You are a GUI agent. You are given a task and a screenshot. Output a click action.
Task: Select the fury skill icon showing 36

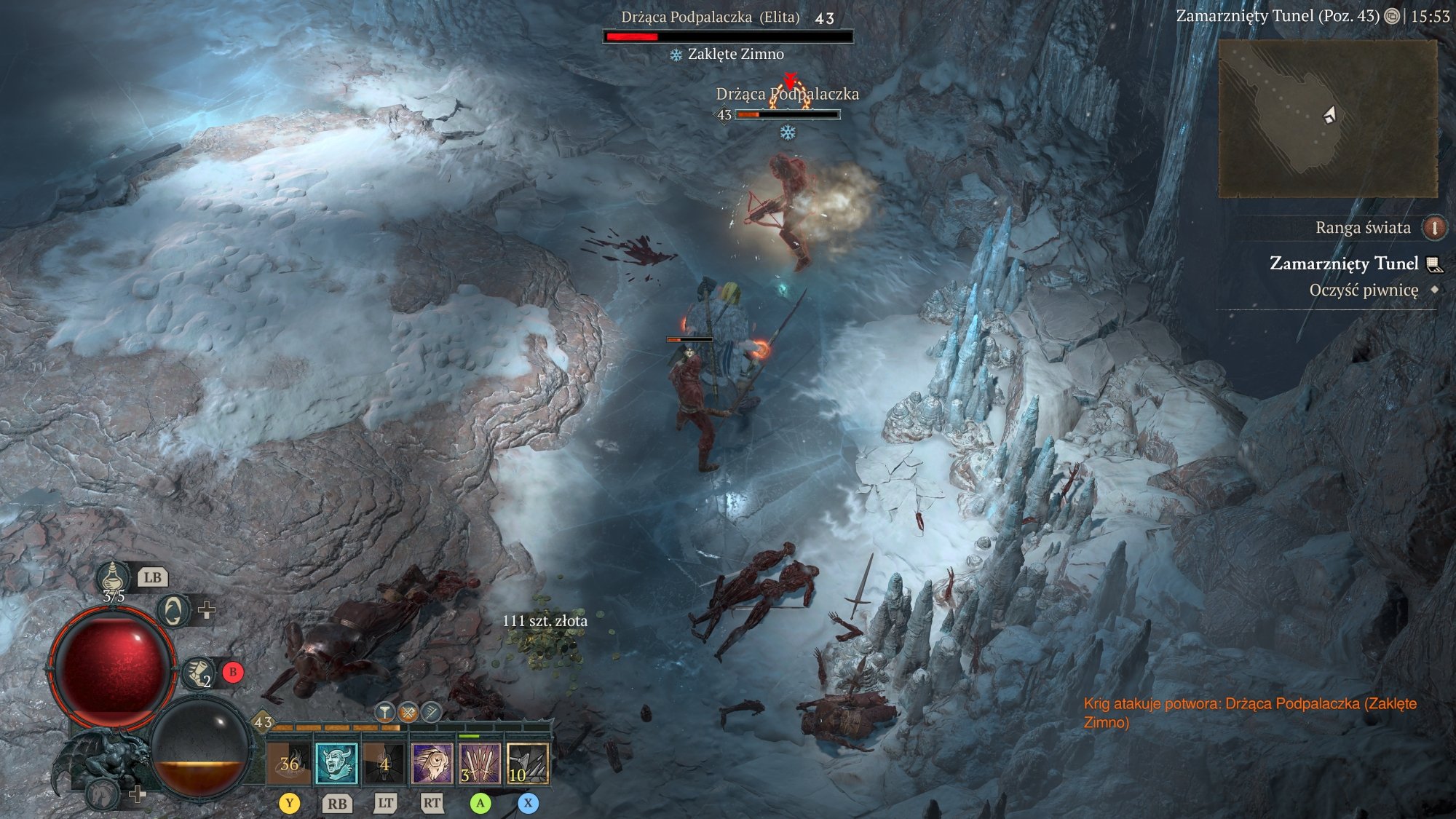289,764
